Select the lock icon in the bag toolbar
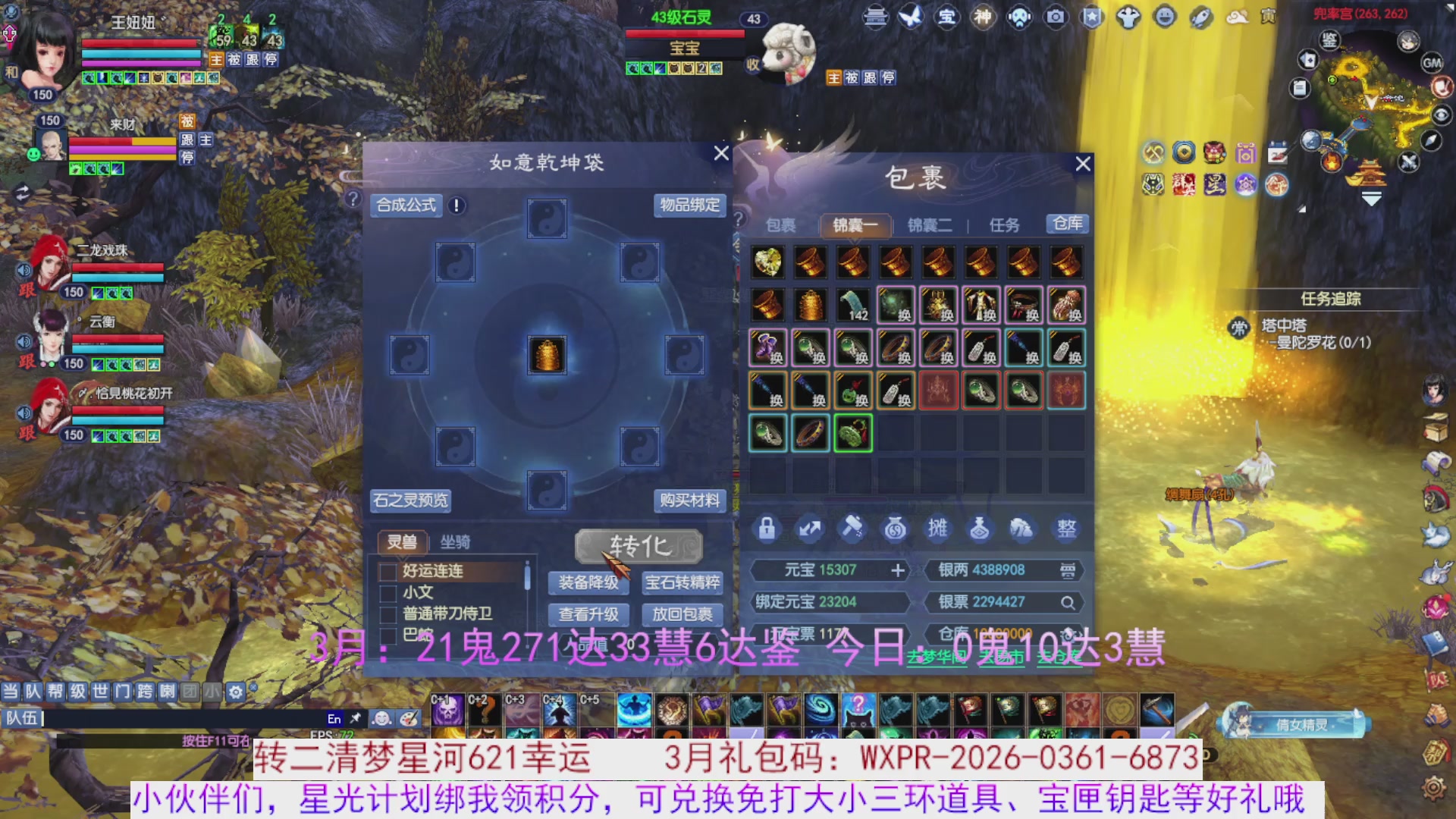The width and height of the screenshot is (1456, 819). [766, 529]
